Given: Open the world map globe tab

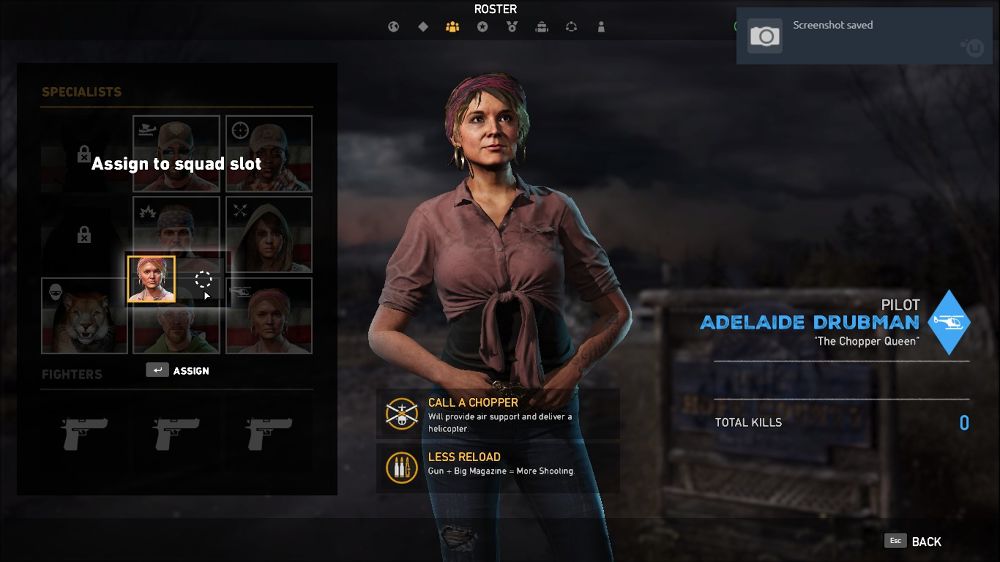Looking at the screenshot, I should (393, 27).
